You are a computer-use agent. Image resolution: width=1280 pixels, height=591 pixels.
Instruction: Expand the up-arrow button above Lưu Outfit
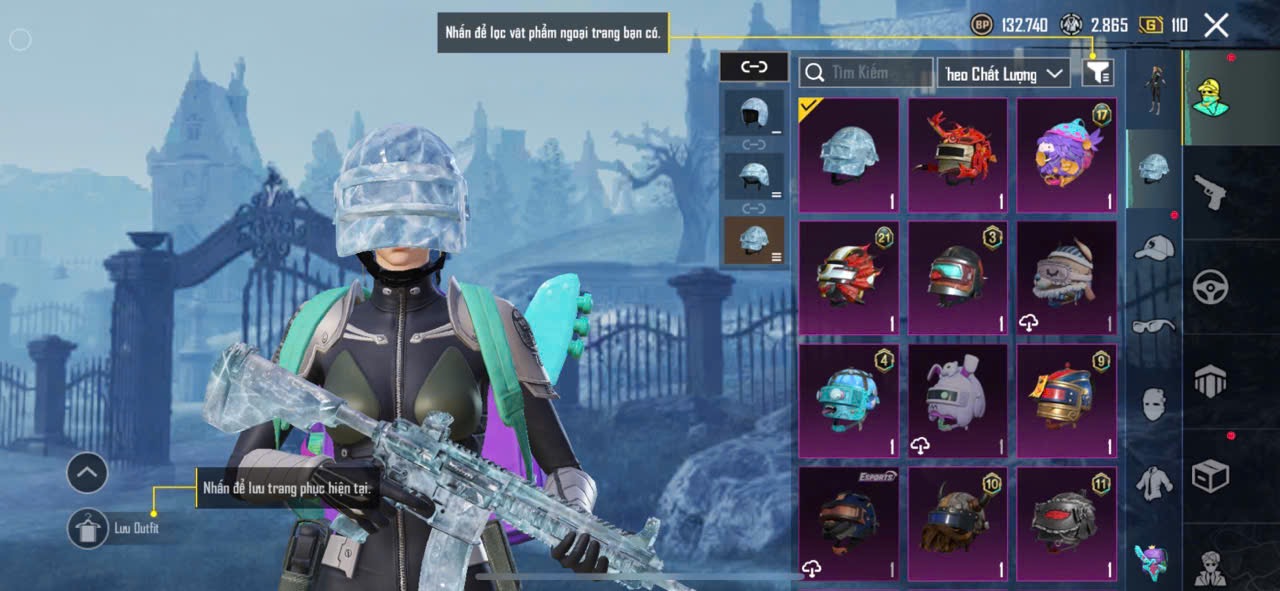point(87,473)
